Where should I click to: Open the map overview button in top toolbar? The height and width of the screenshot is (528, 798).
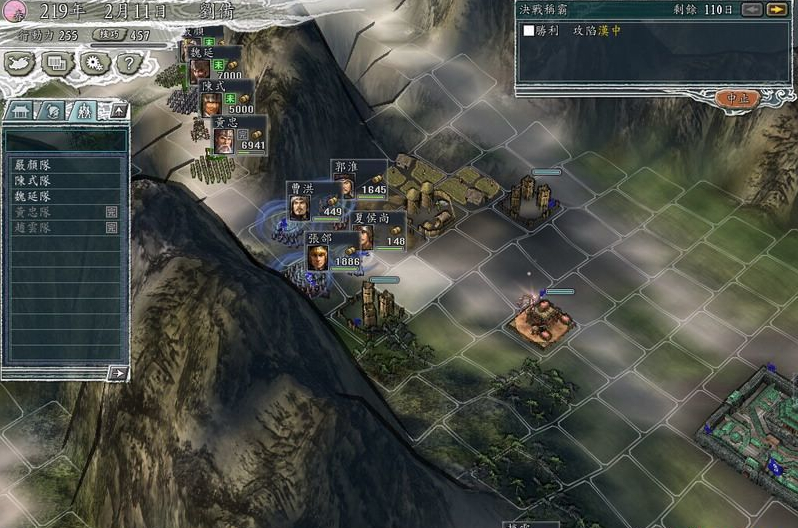coord(21,63)
